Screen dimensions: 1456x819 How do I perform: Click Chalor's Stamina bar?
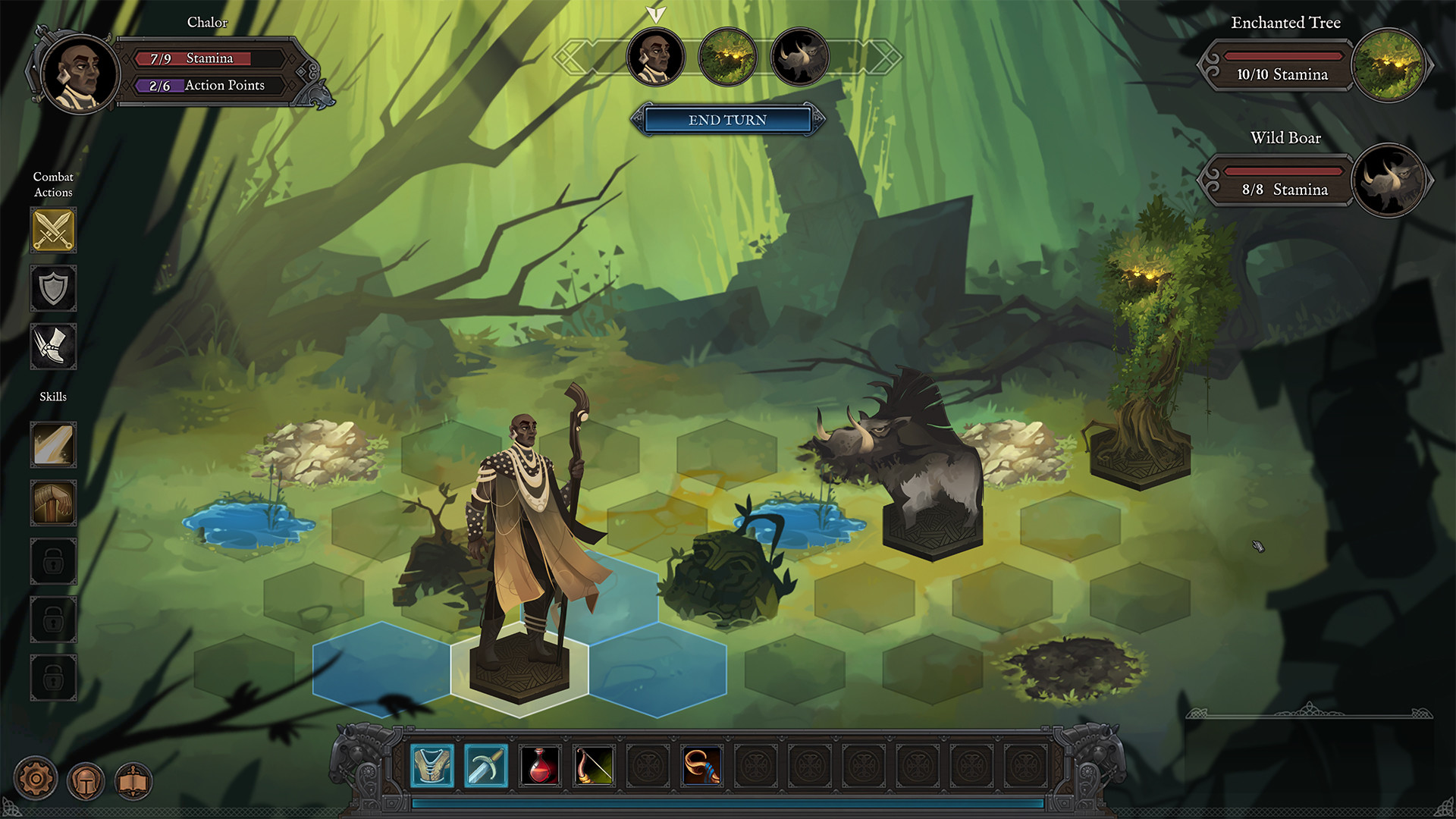tap(212, 58)
